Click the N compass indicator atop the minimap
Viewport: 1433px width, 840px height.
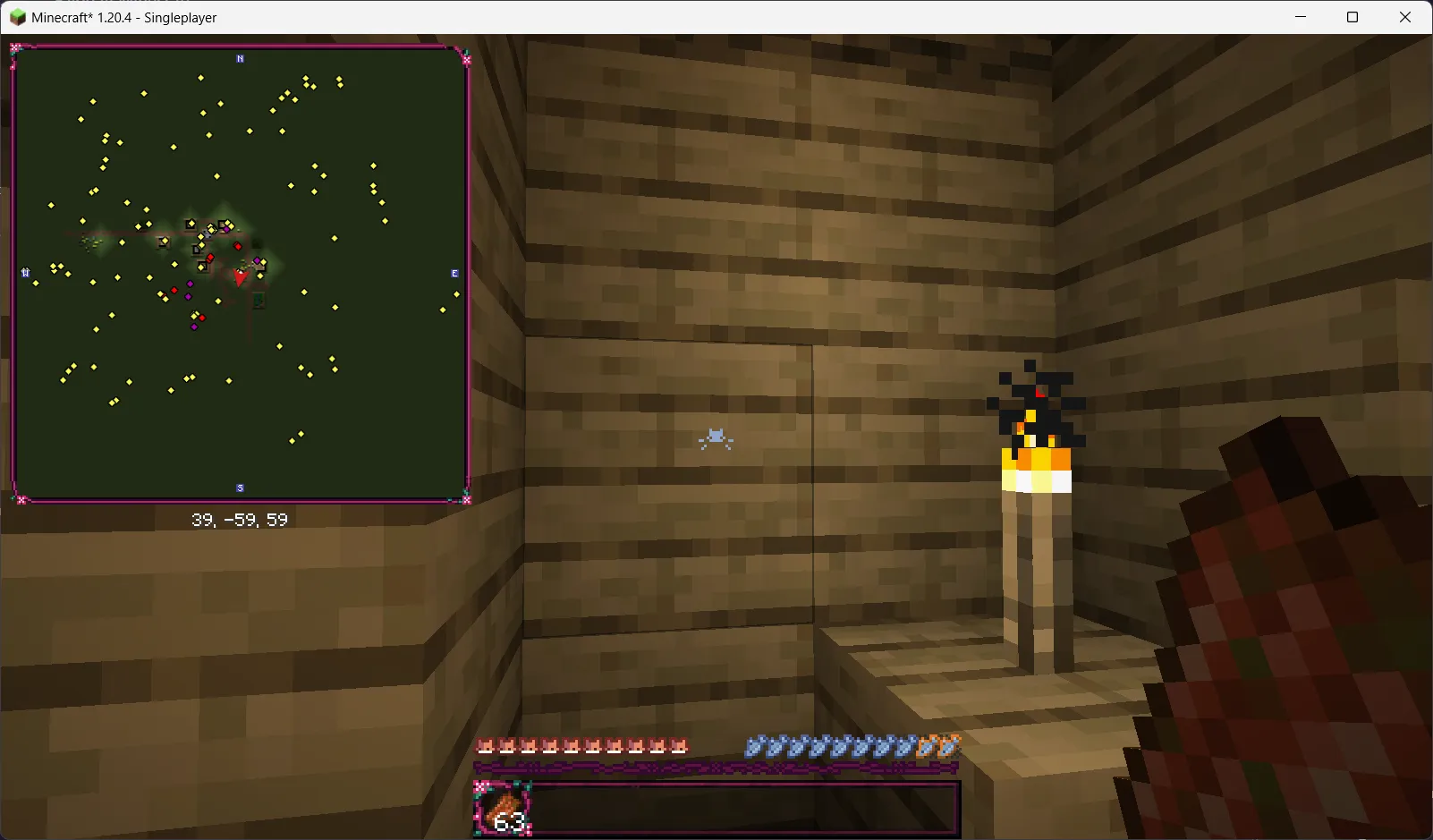(x=239, y=58)
